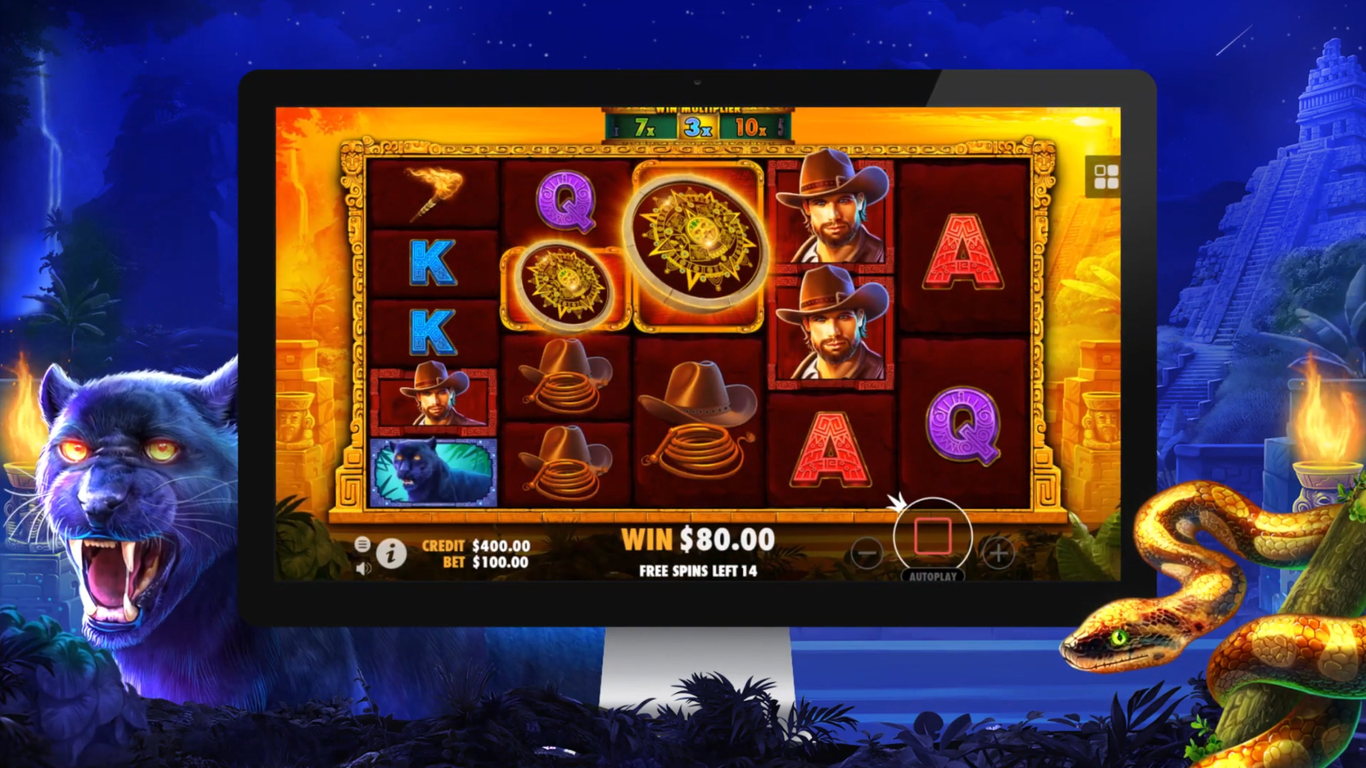
Task: Increase the bet with the plus button
Action: click(997, 552)
